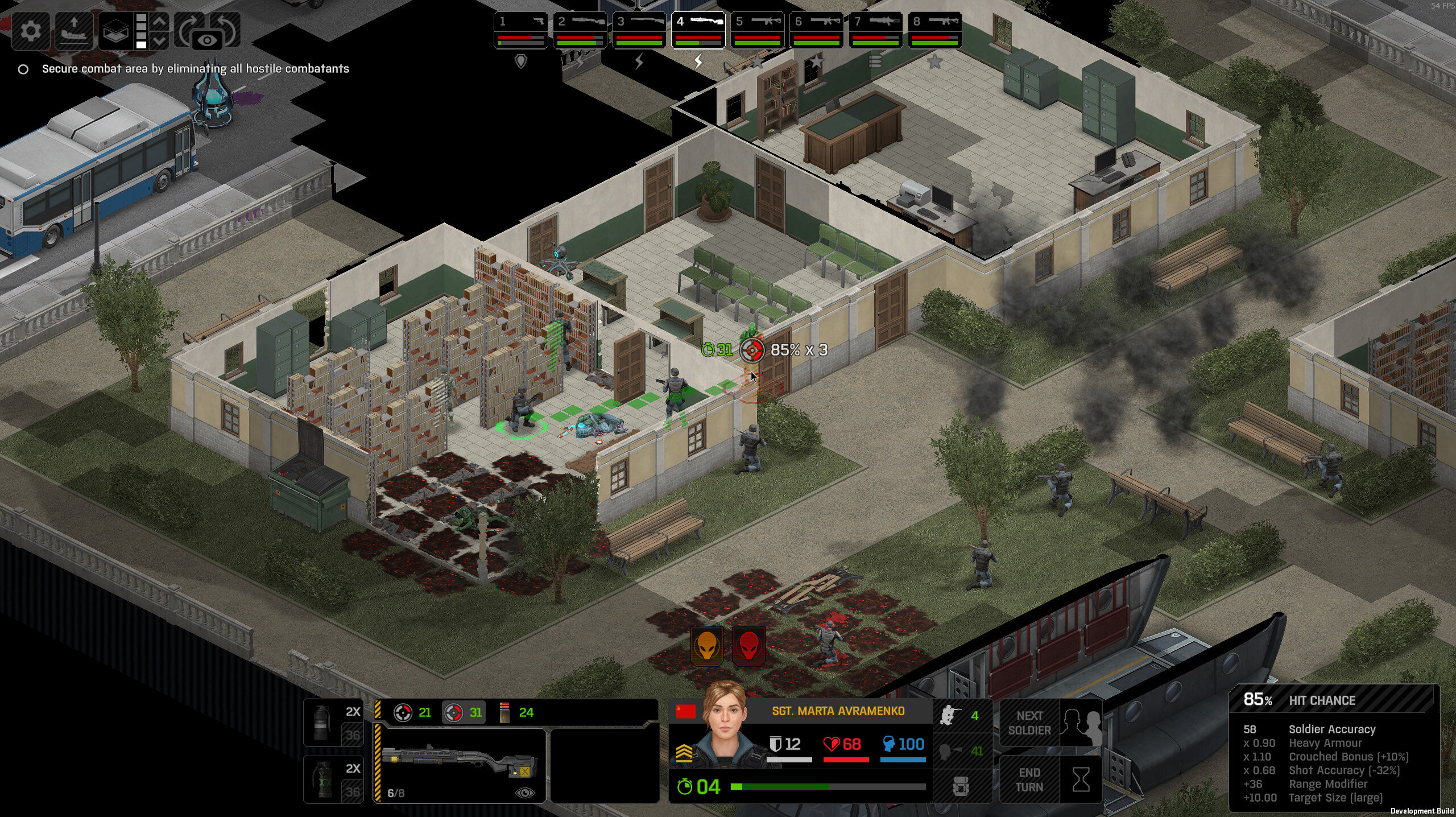The image size is (1456, 817).
Task: Click the dropship evacuate button
Action: coord(74,30)
